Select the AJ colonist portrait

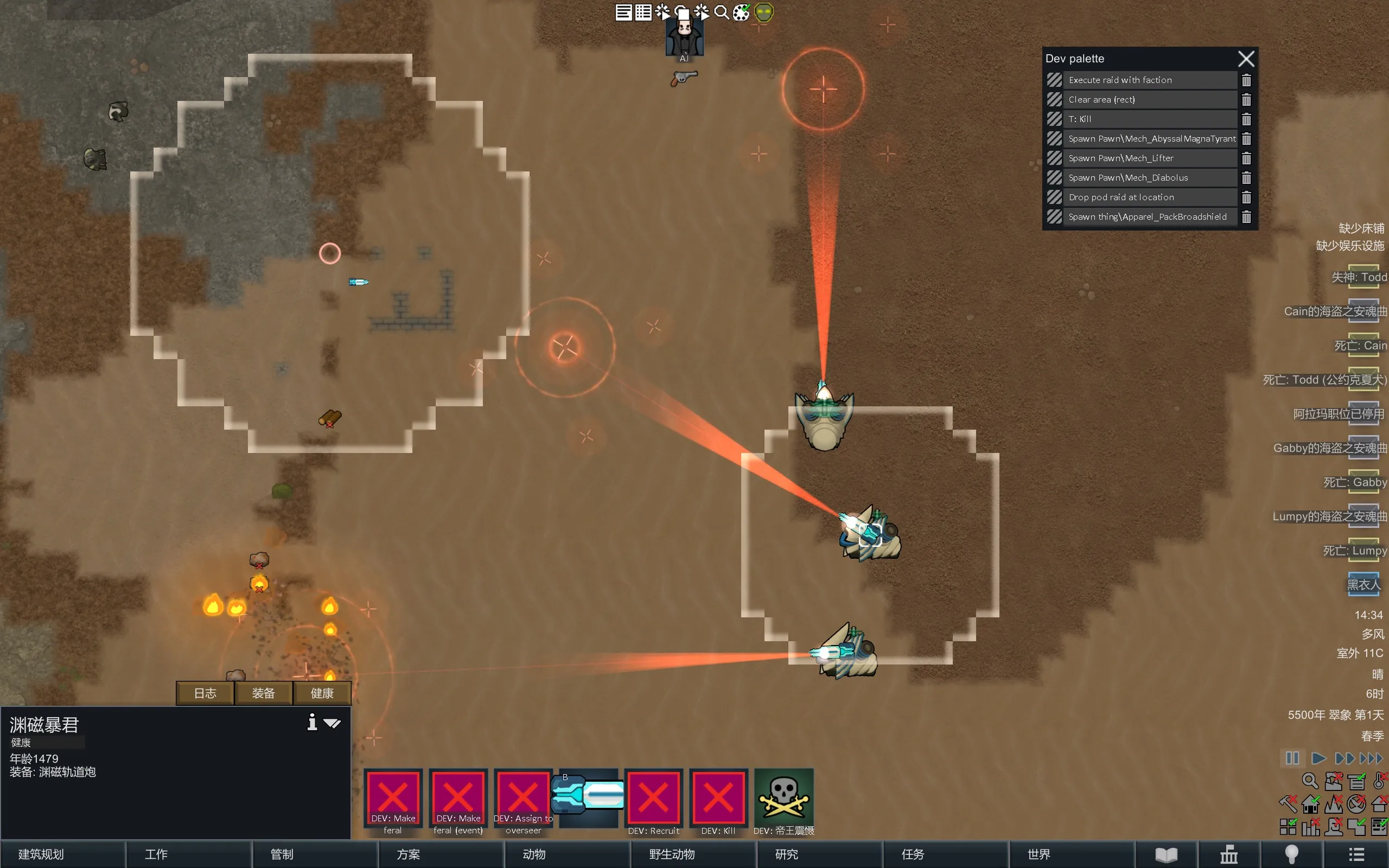684,37
